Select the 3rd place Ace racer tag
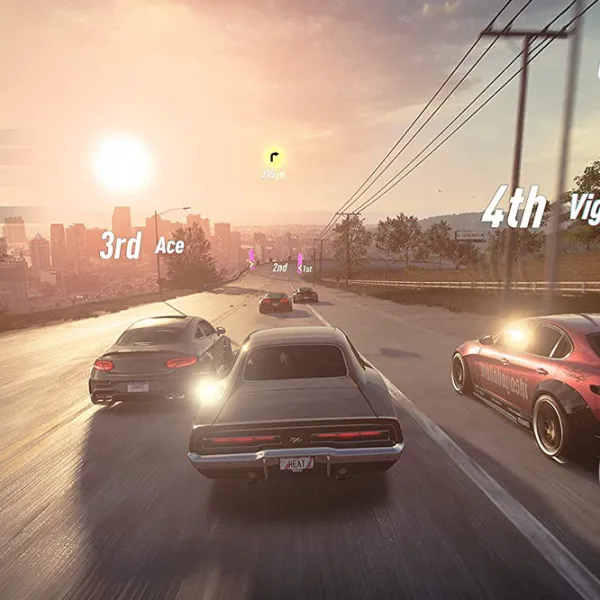This screenshot has height=600, width=600. pos(141,245)
